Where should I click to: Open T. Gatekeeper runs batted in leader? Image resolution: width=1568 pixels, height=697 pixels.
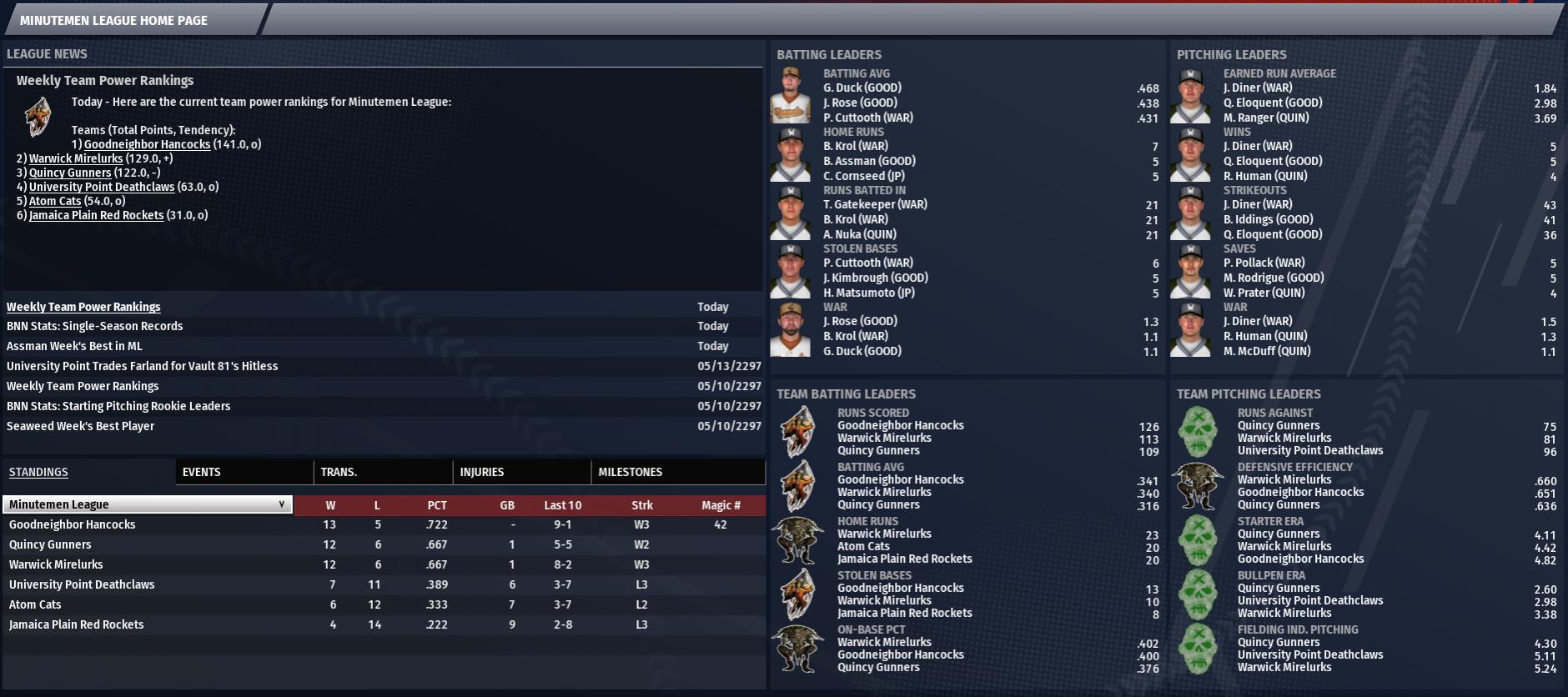(875, 204)
